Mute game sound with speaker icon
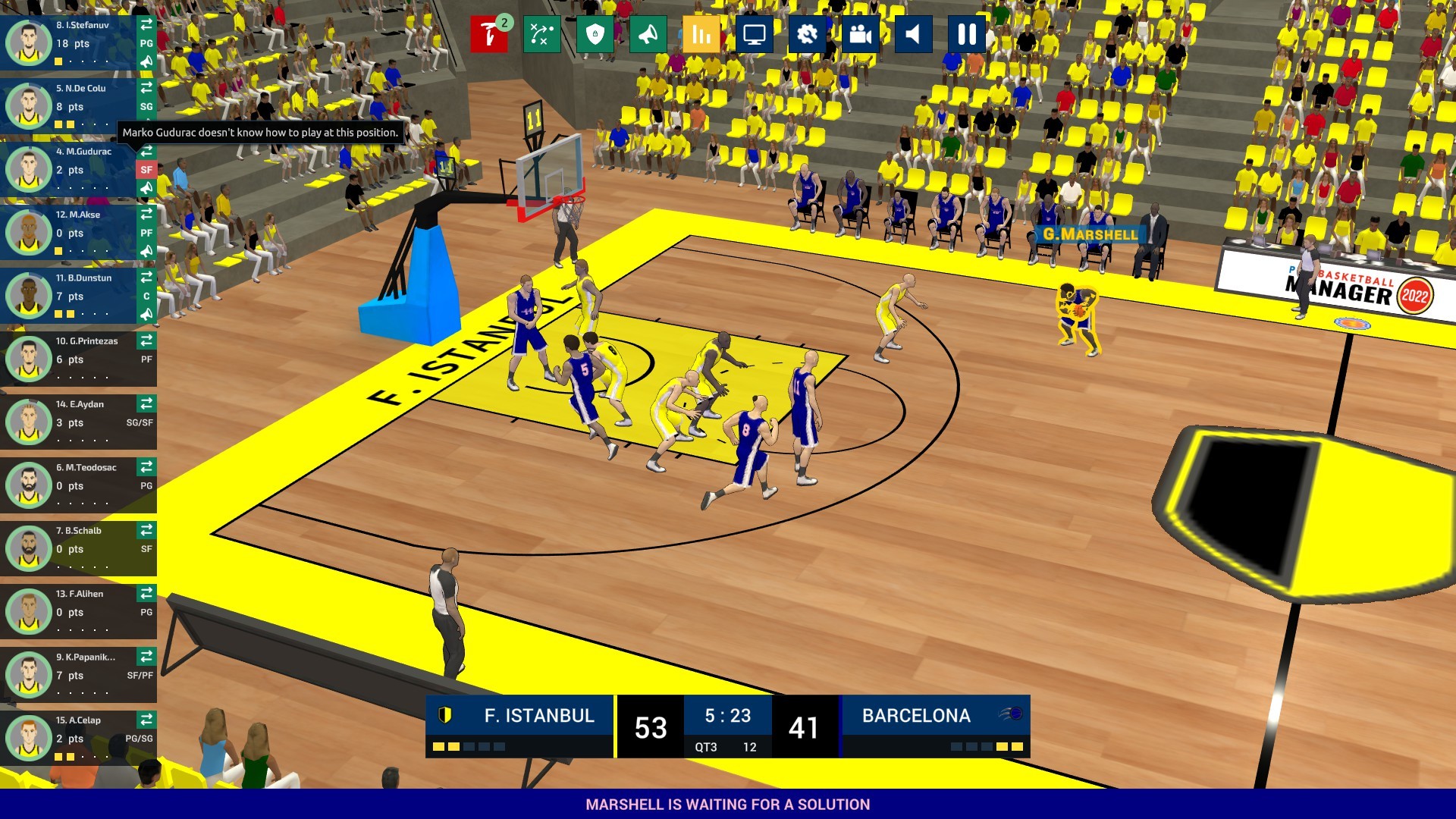 pyautogui.click(x=914, y=34)
